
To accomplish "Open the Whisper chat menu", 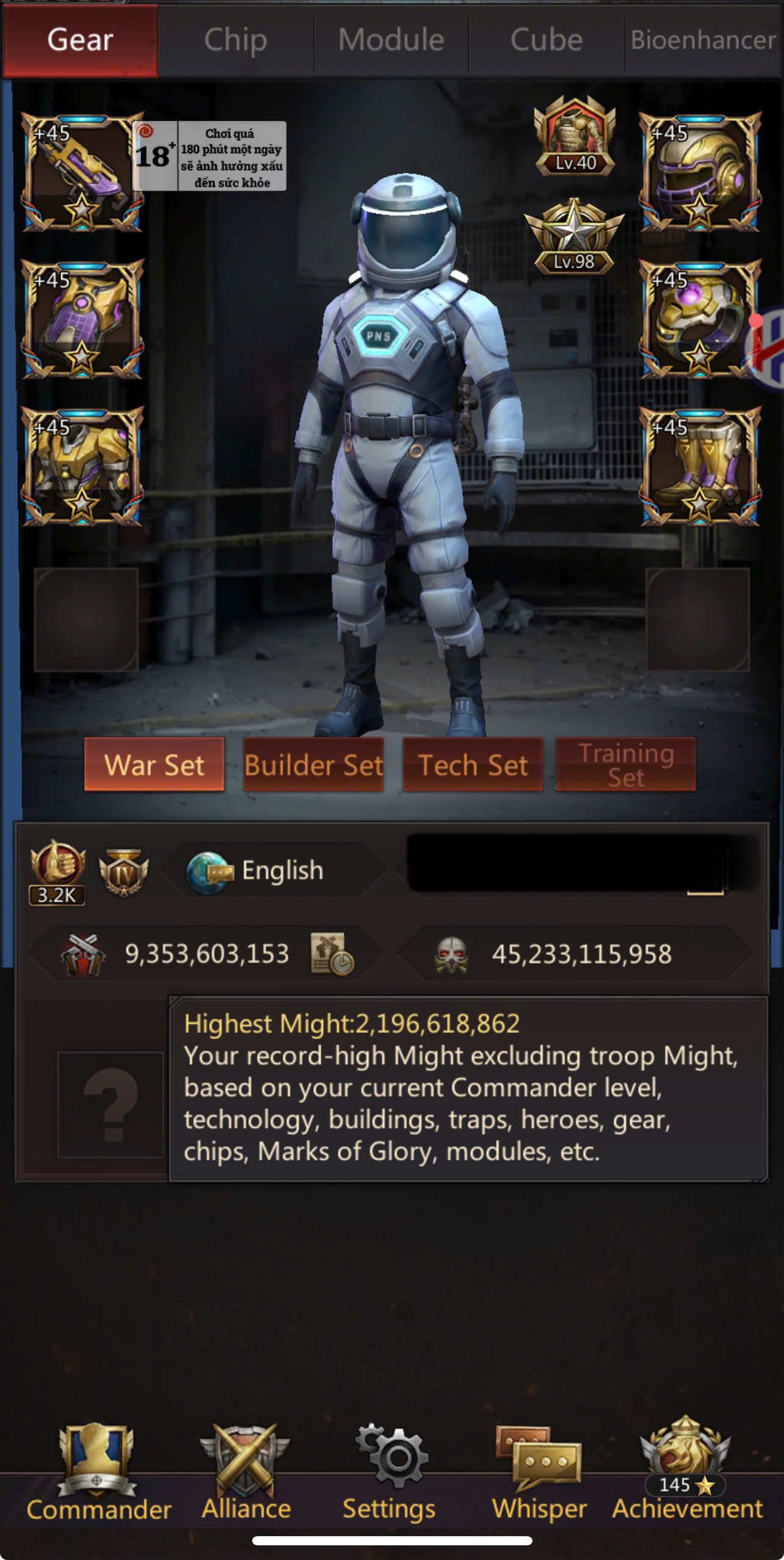I will click(539, 1473).
